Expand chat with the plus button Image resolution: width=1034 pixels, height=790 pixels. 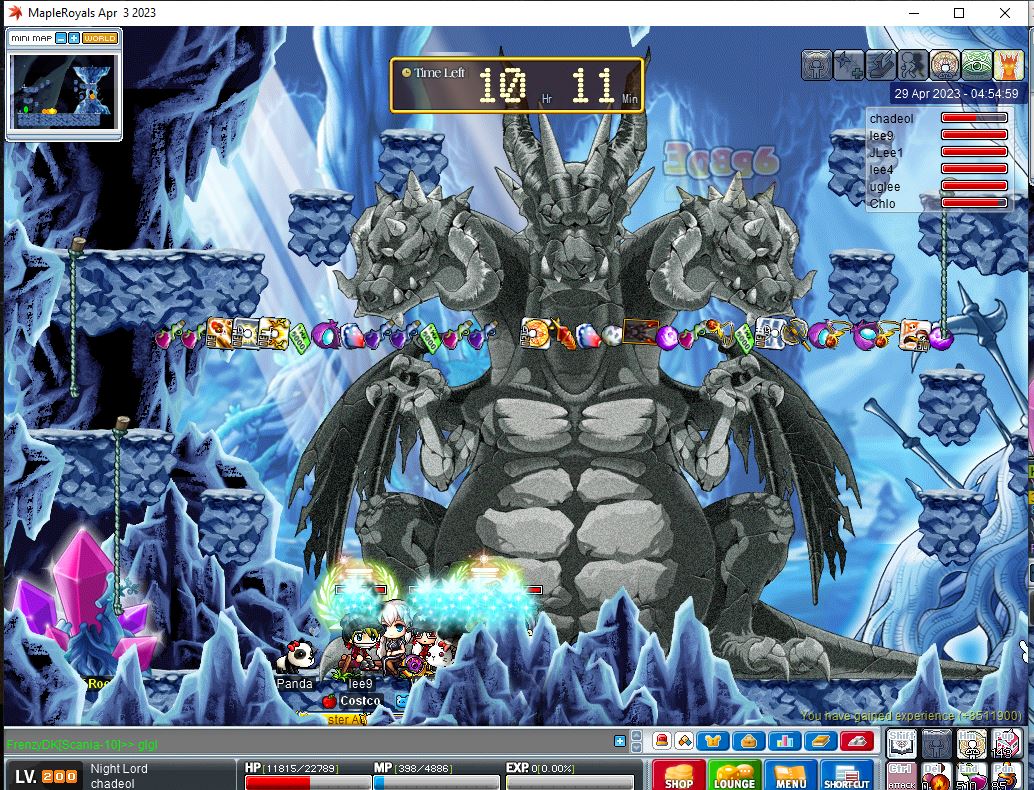tap(620, 741)
